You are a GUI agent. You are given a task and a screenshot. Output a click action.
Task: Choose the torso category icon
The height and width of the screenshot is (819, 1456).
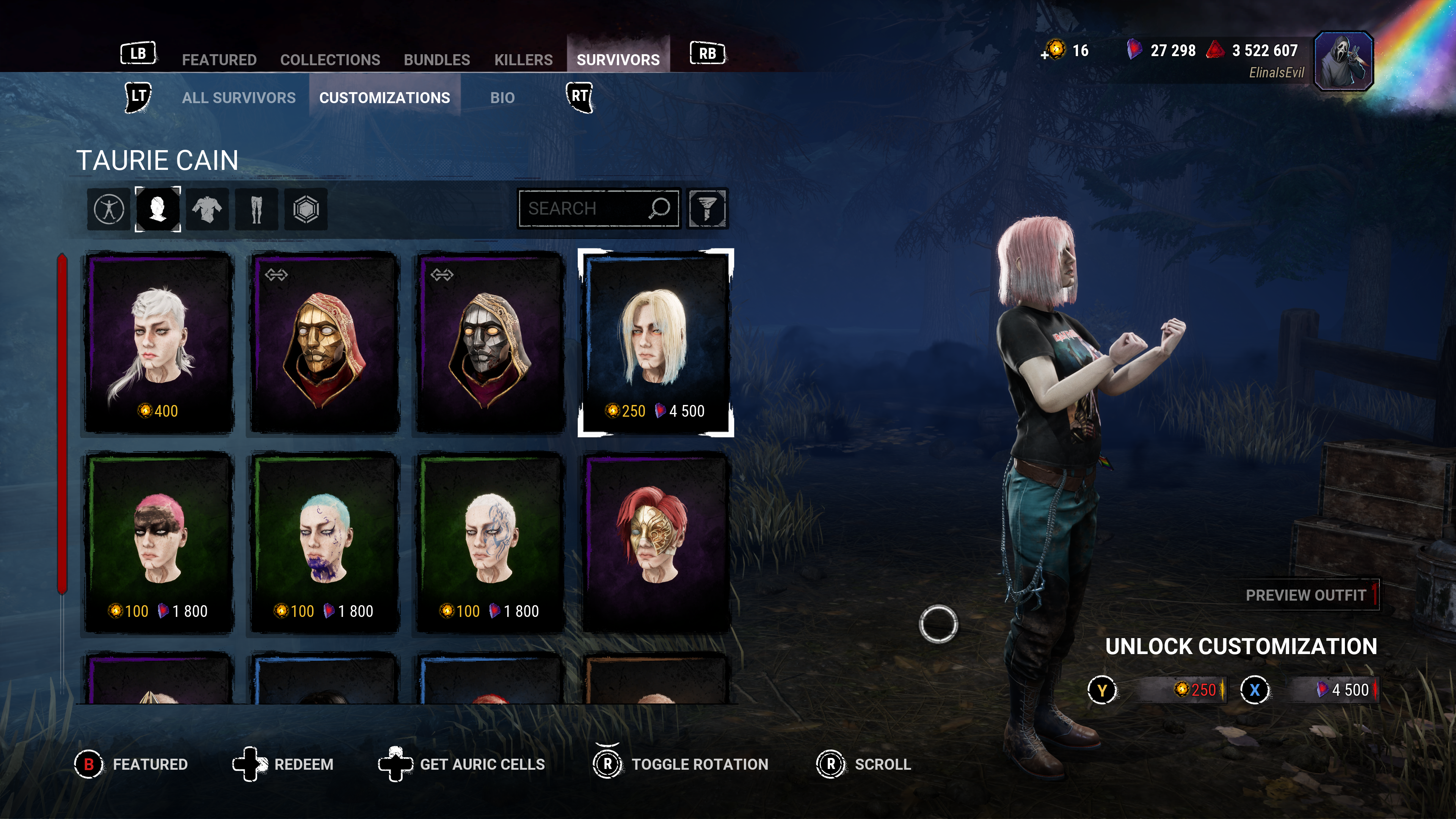click(207, 209)
